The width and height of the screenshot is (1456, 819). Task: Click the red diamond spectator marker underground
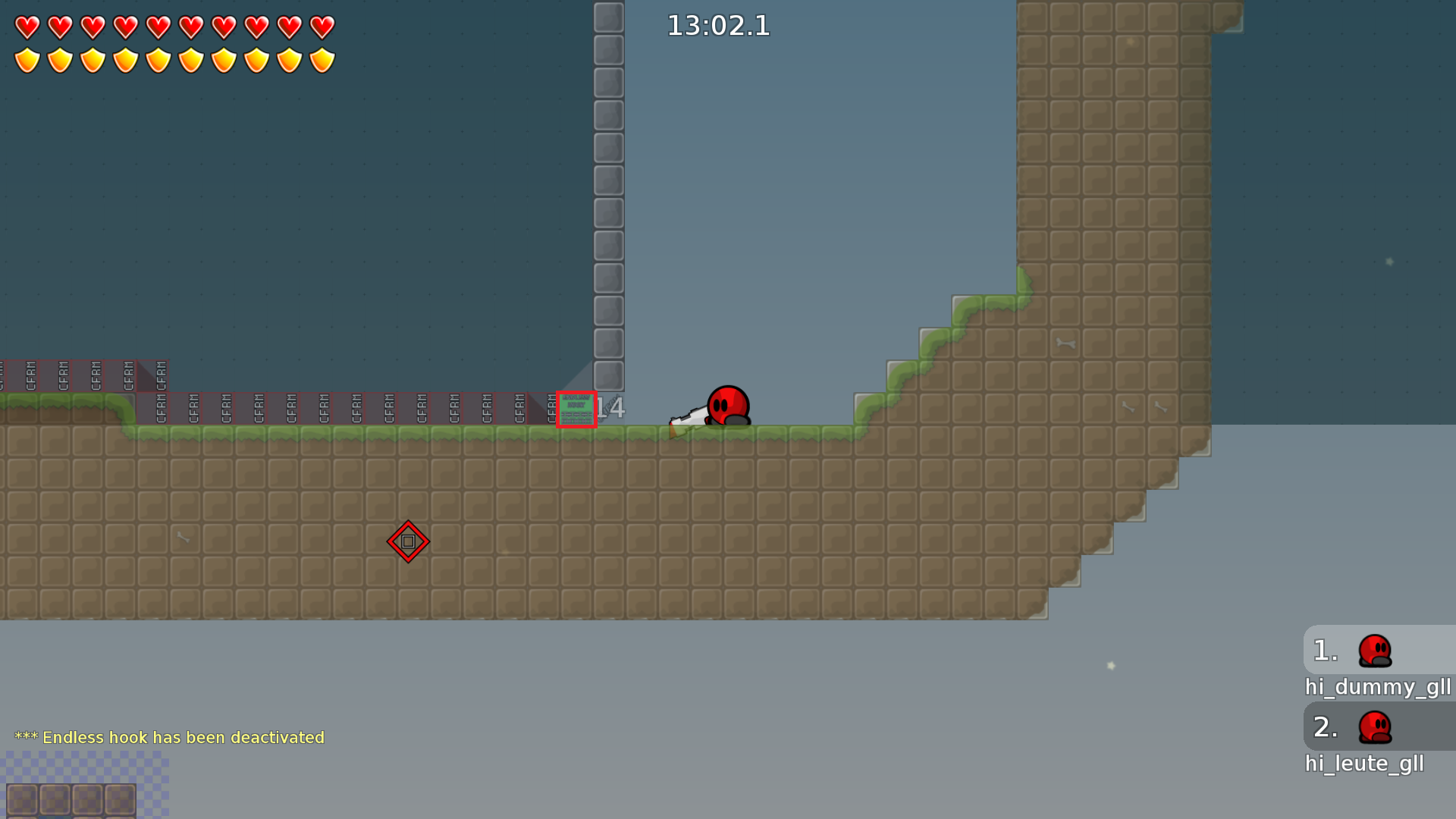click(409, 541)
